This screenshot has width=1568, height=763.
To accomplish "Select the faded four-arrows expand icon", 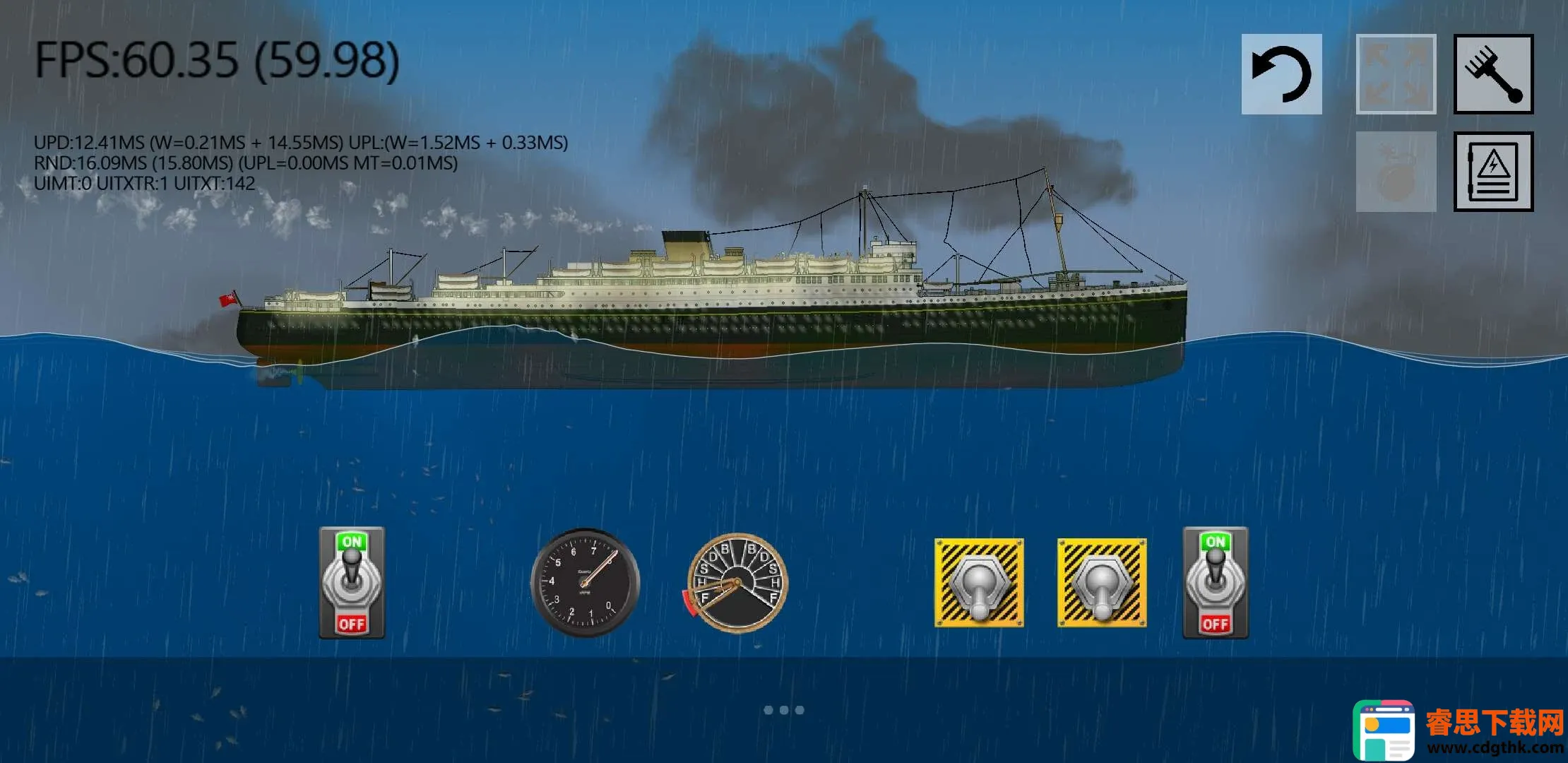I will tap(1396, 74).
